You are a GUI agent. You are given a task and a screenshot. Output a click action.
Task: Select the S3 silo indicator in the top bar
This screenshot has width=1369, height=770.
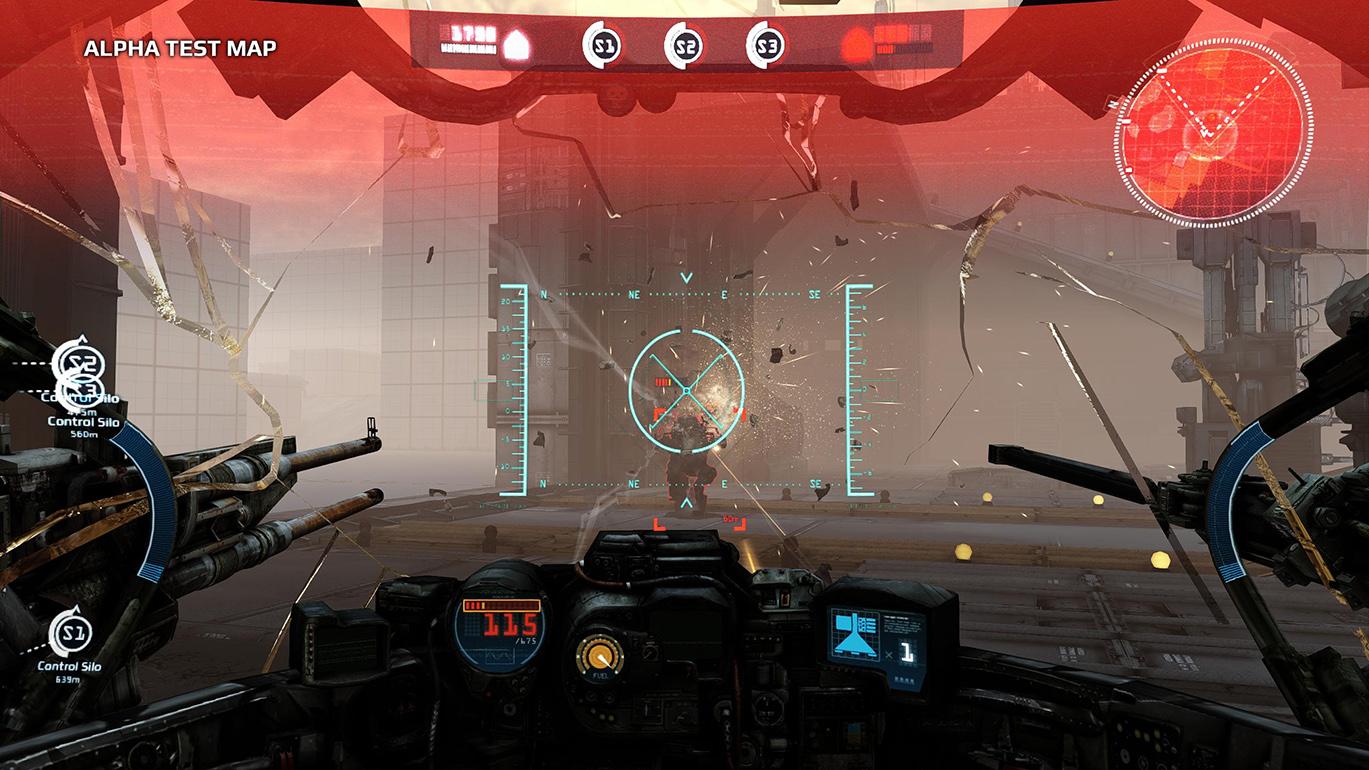click(766, 45)
